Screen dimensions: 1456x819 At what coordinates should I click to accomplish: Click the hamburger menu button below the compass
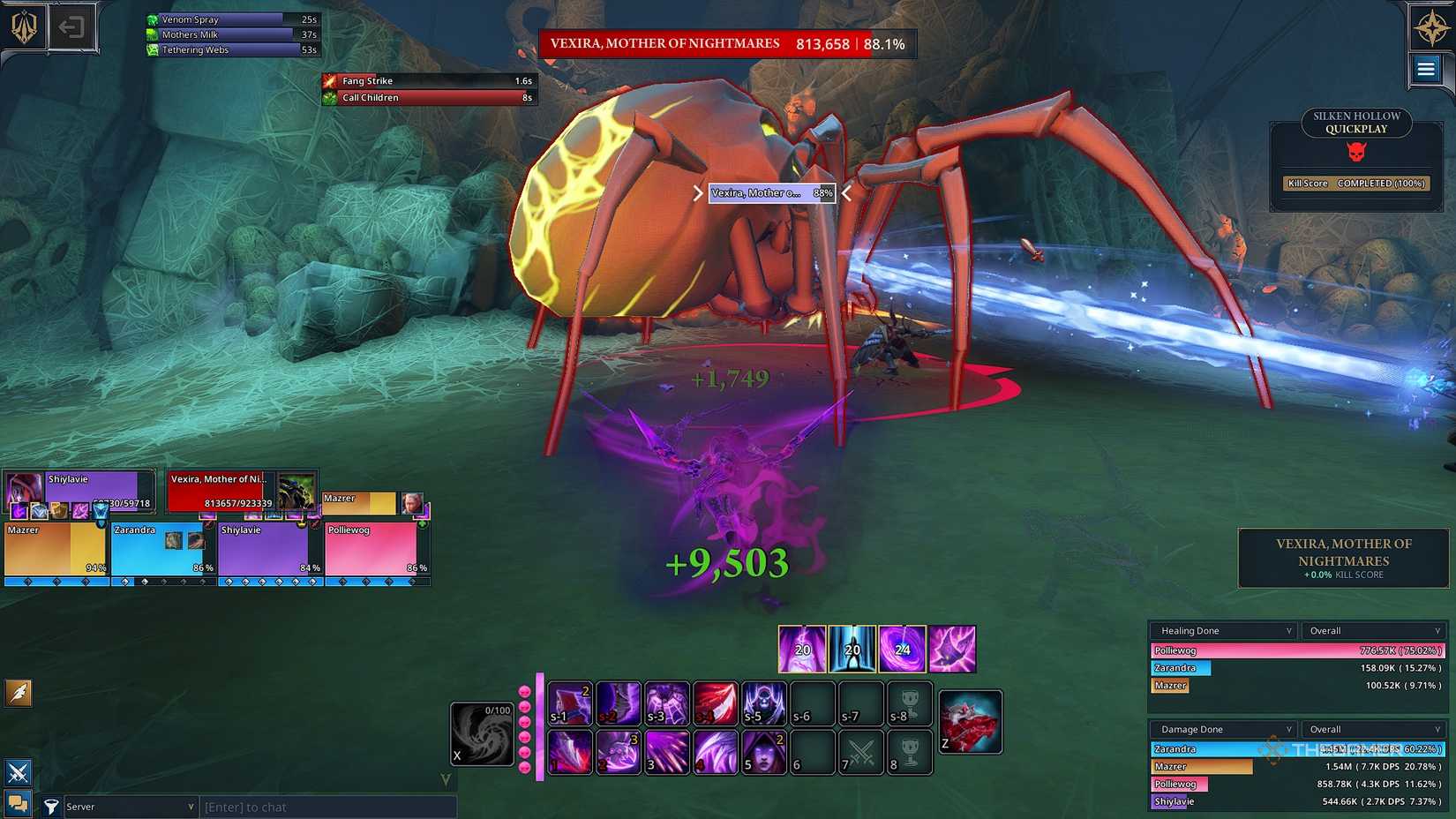(x=1426, y=68)
